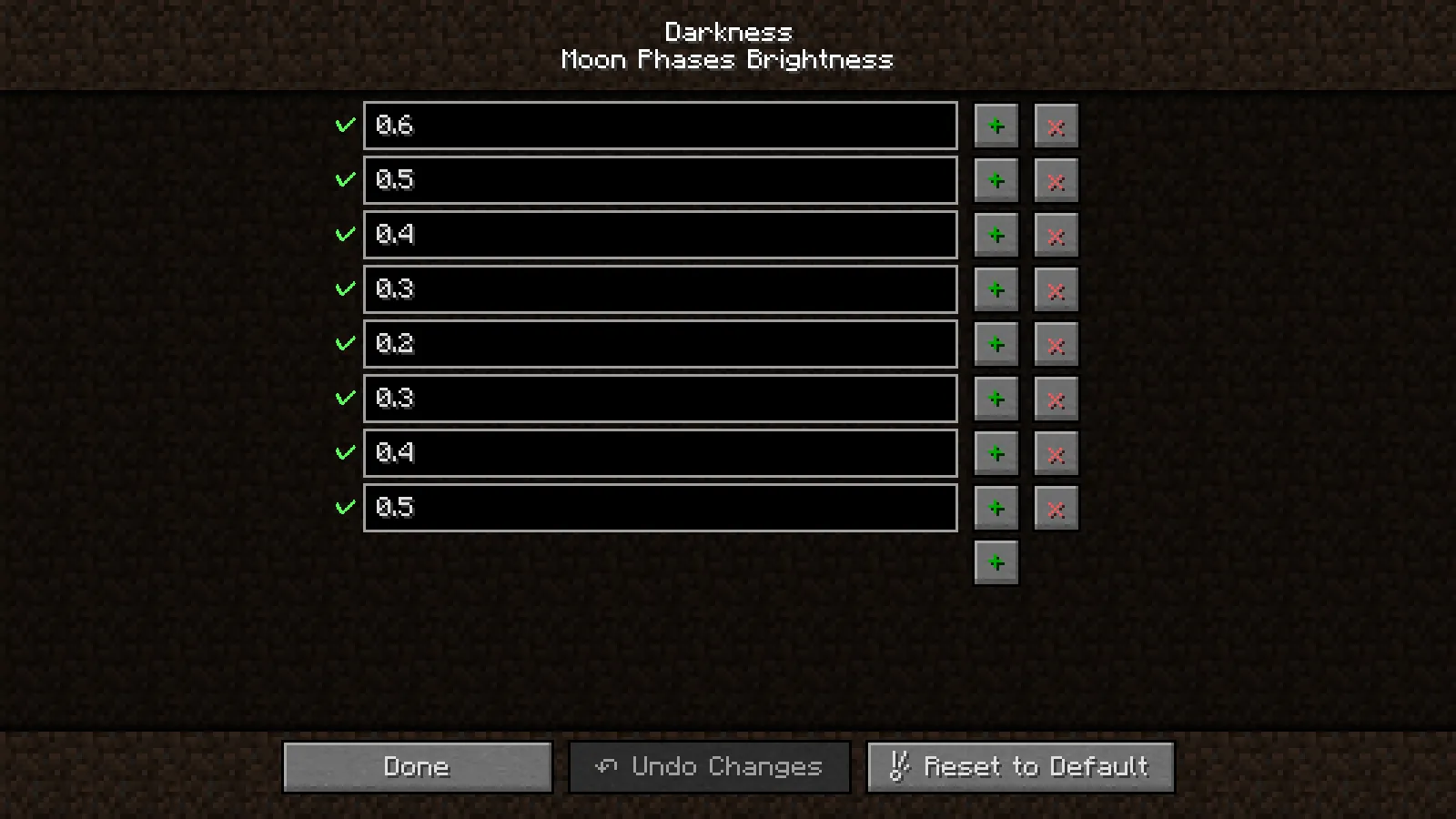Click Undo Changes
The height and width of the screenshot is (819, 1456).
[x=709, y=766]
